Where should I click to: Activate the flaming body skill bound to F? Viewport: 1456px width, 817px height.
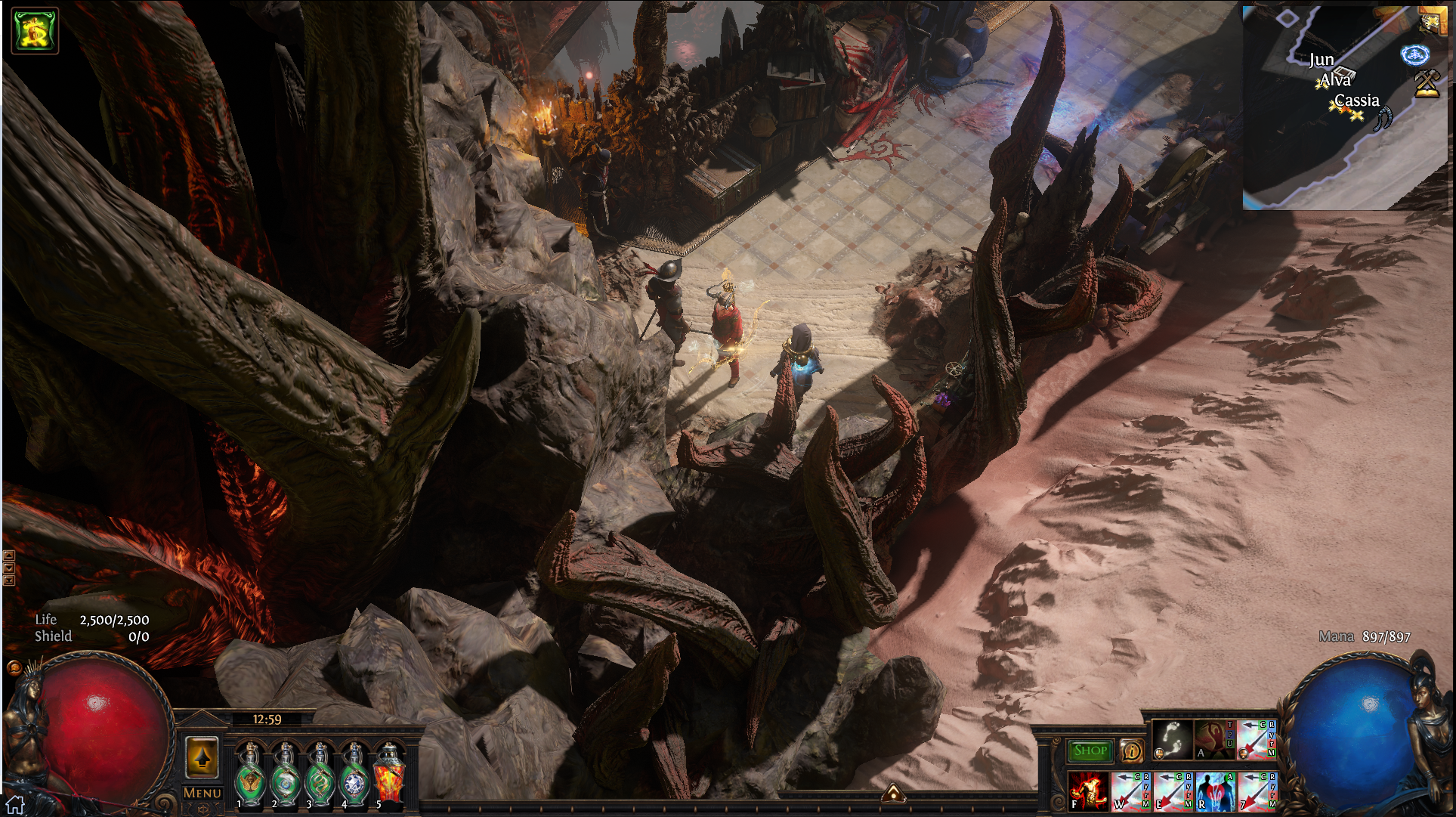(x=1088, y=791)
